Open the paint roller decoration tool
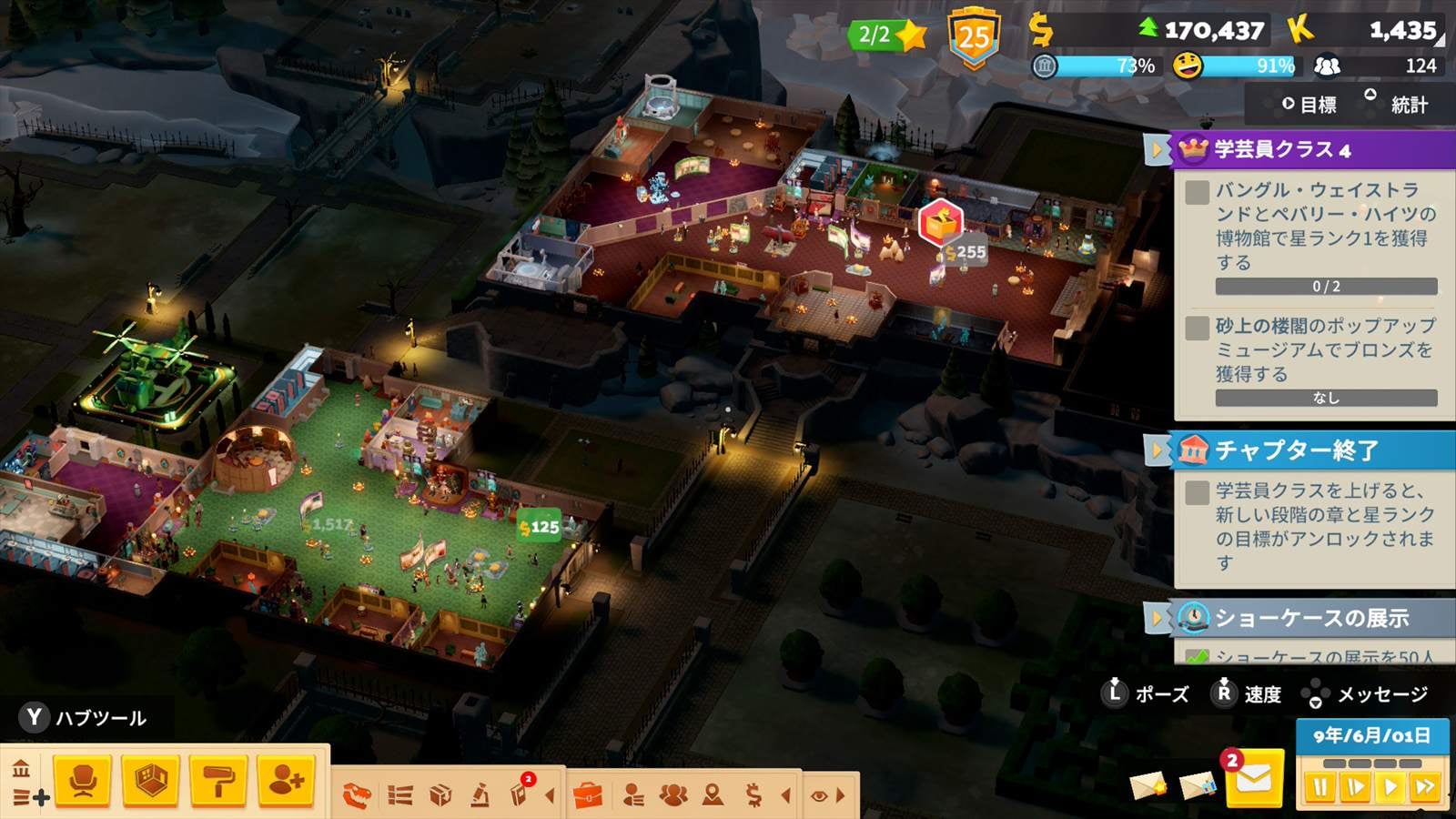Image resolution: width=1456 pixels, height=819 pixels. 218,781
